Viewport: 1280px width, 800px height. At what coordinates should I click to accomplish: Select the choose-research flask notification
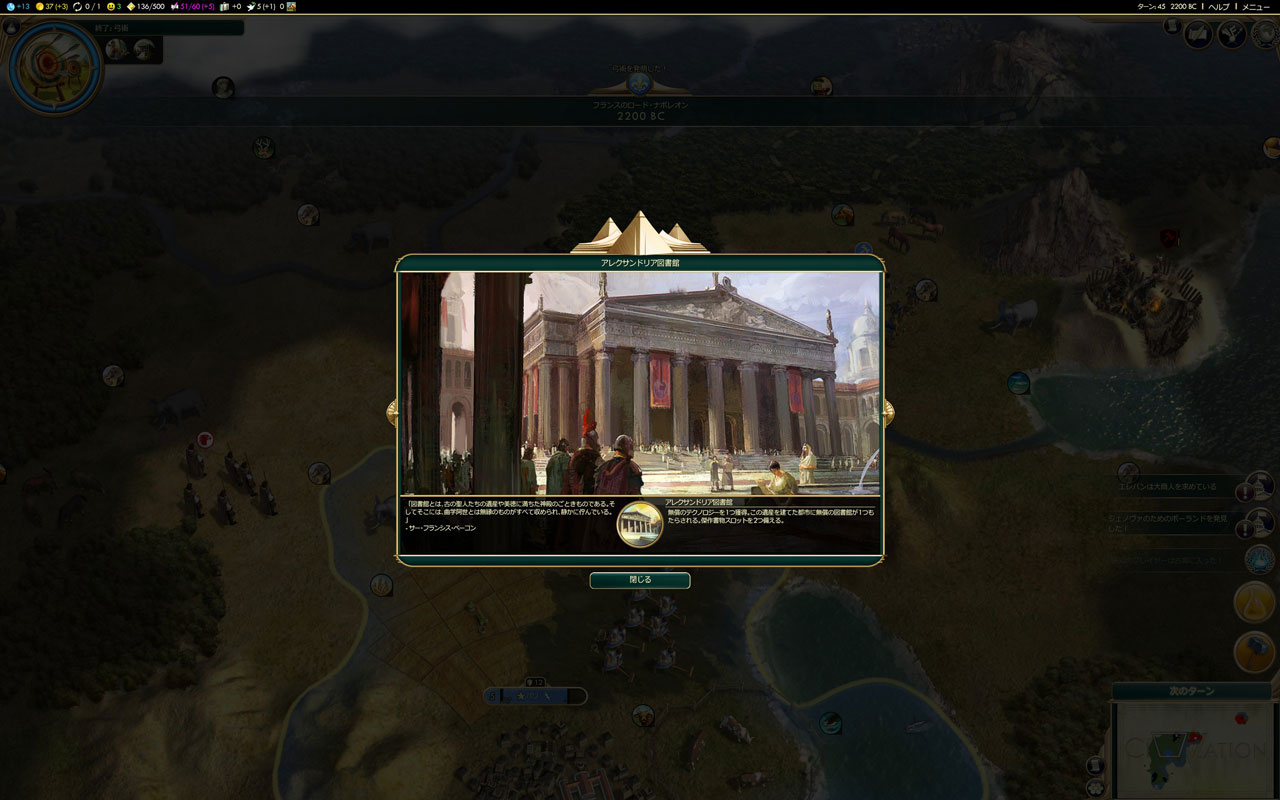(1254, 602)
